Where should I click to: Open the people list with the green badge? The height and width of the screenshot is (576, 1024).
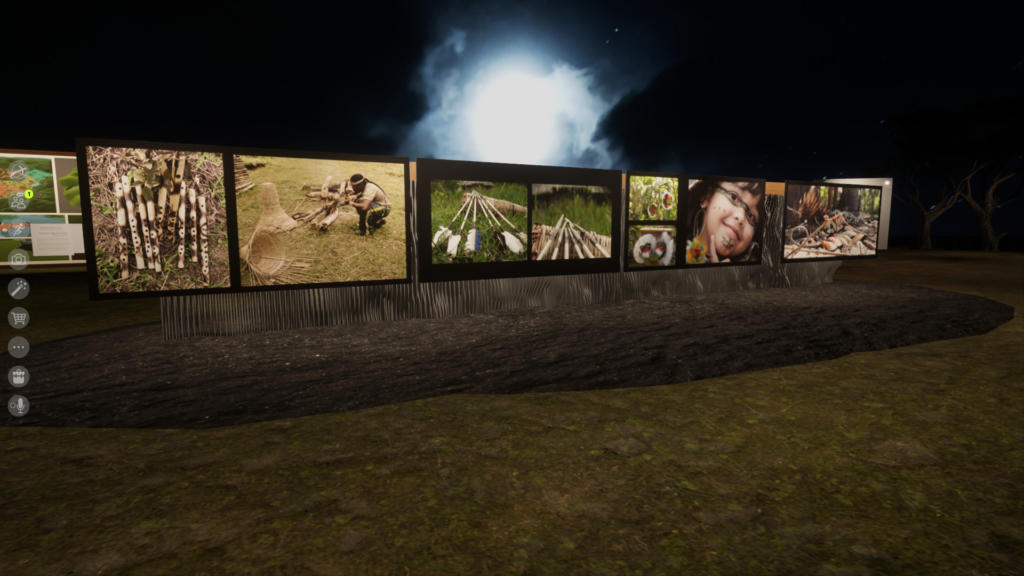pyautogui.click(x=18, y=200)
